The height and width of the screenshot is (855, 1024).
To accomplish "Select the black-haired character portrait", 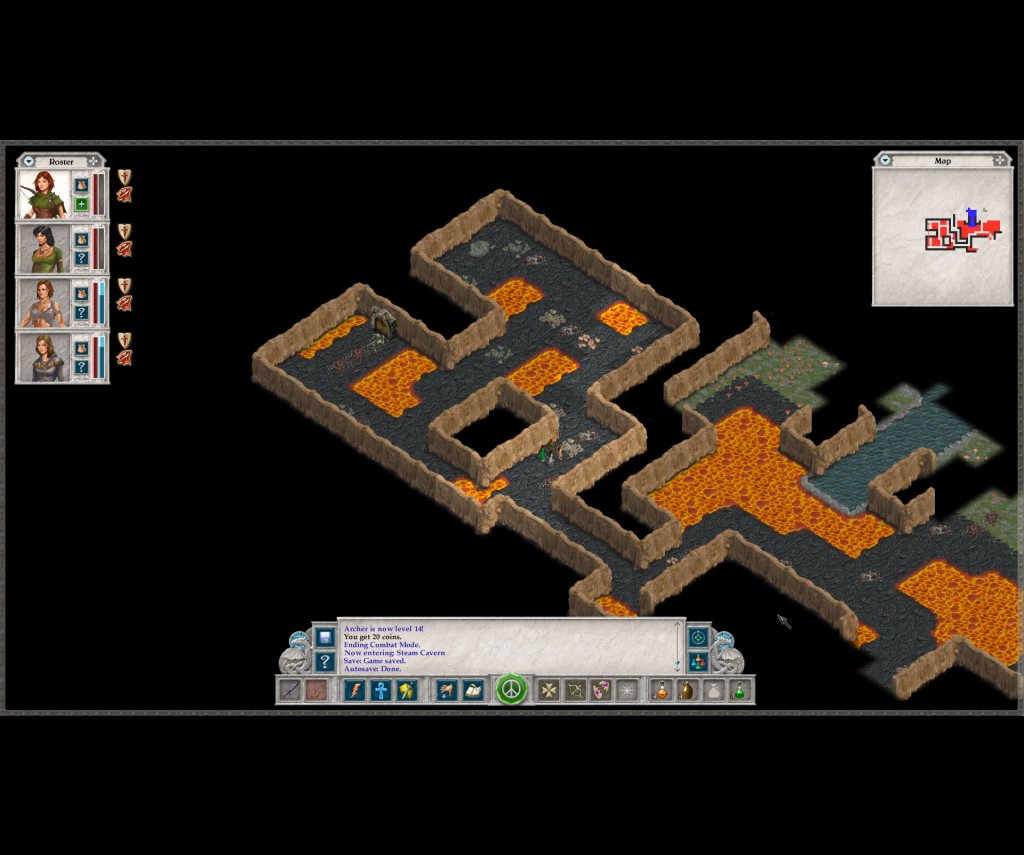I will (43, 248).
